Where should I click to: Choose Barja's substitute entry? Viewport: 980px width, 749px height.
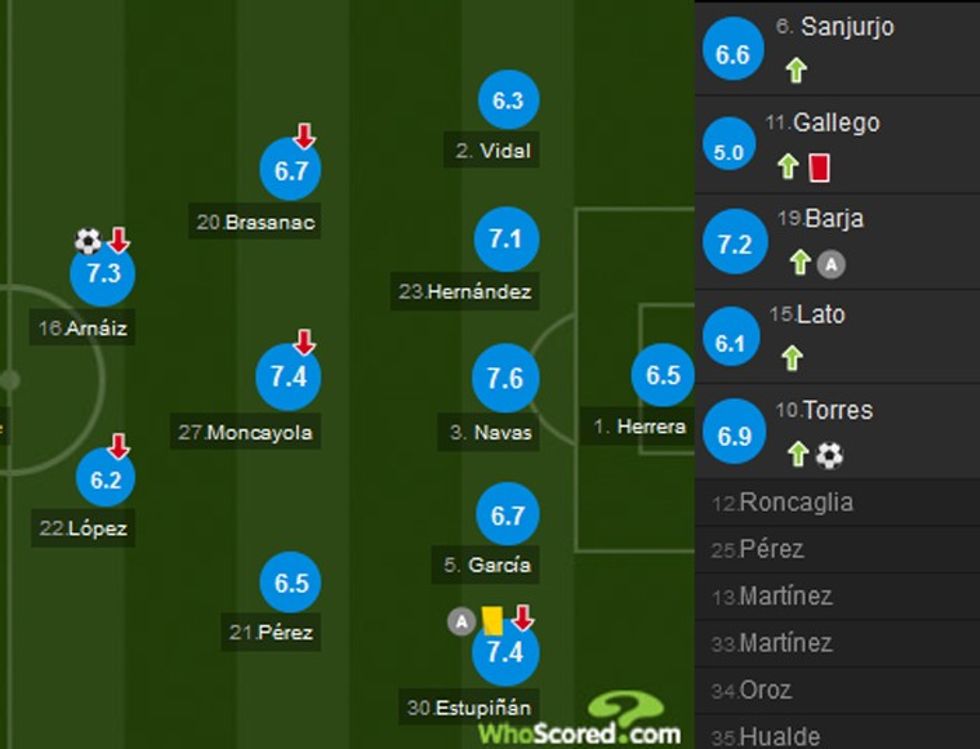837,241
